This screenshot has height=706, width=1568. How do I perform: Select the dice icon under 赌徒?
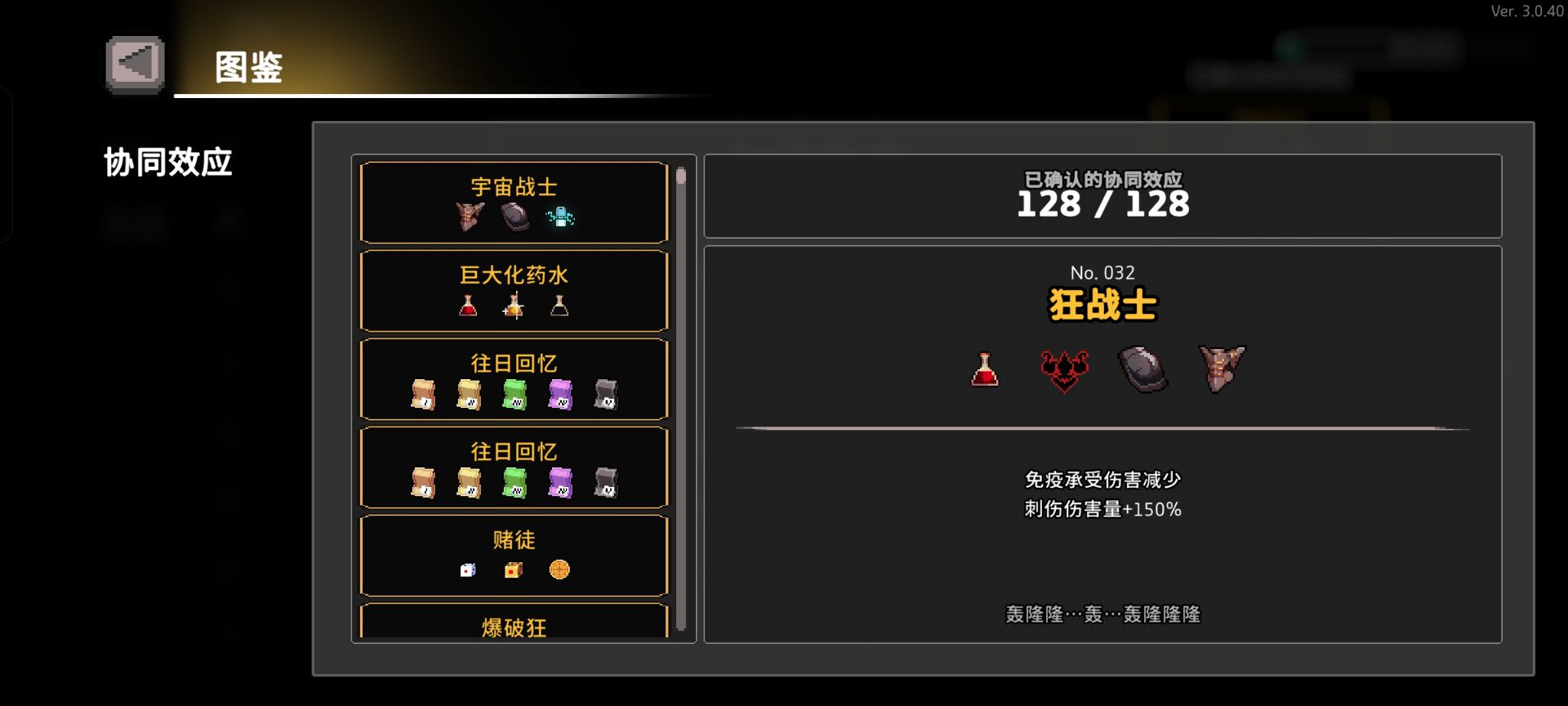pos(466,570)
